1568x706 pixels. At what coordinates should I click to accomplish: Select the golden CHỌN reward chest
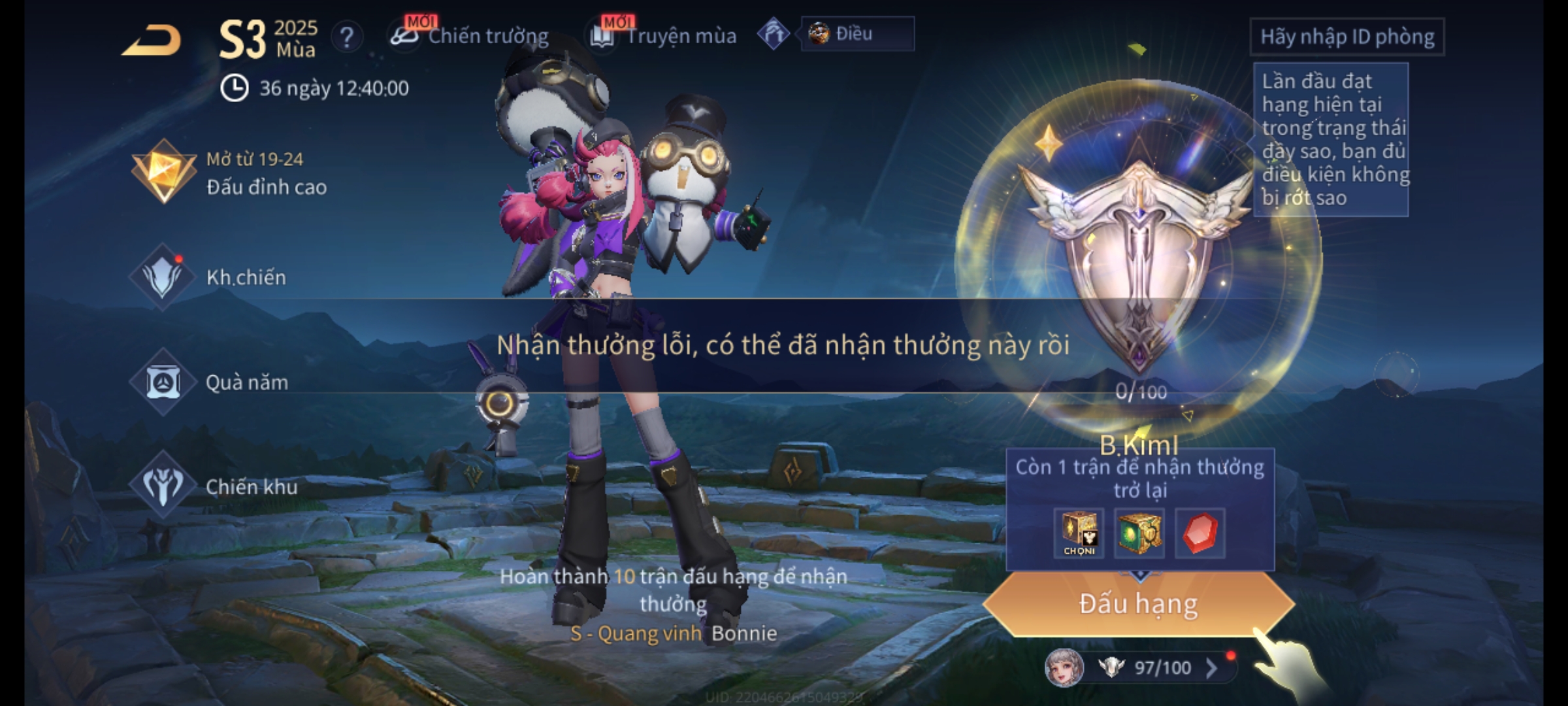tap(1079, 533)
